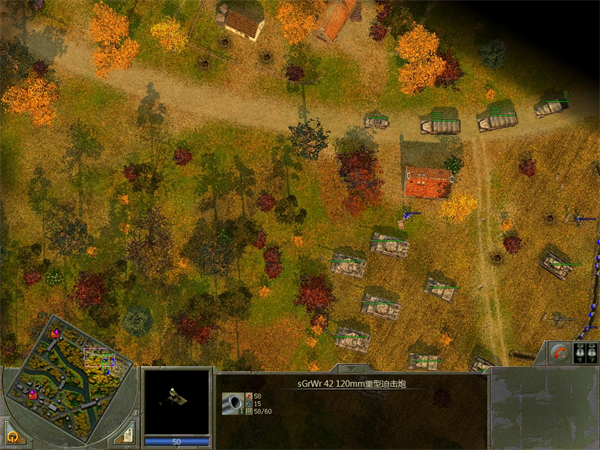Select the omega icon button beside the minimap
This screenshot has height=450, width=600.
point(12,436)
